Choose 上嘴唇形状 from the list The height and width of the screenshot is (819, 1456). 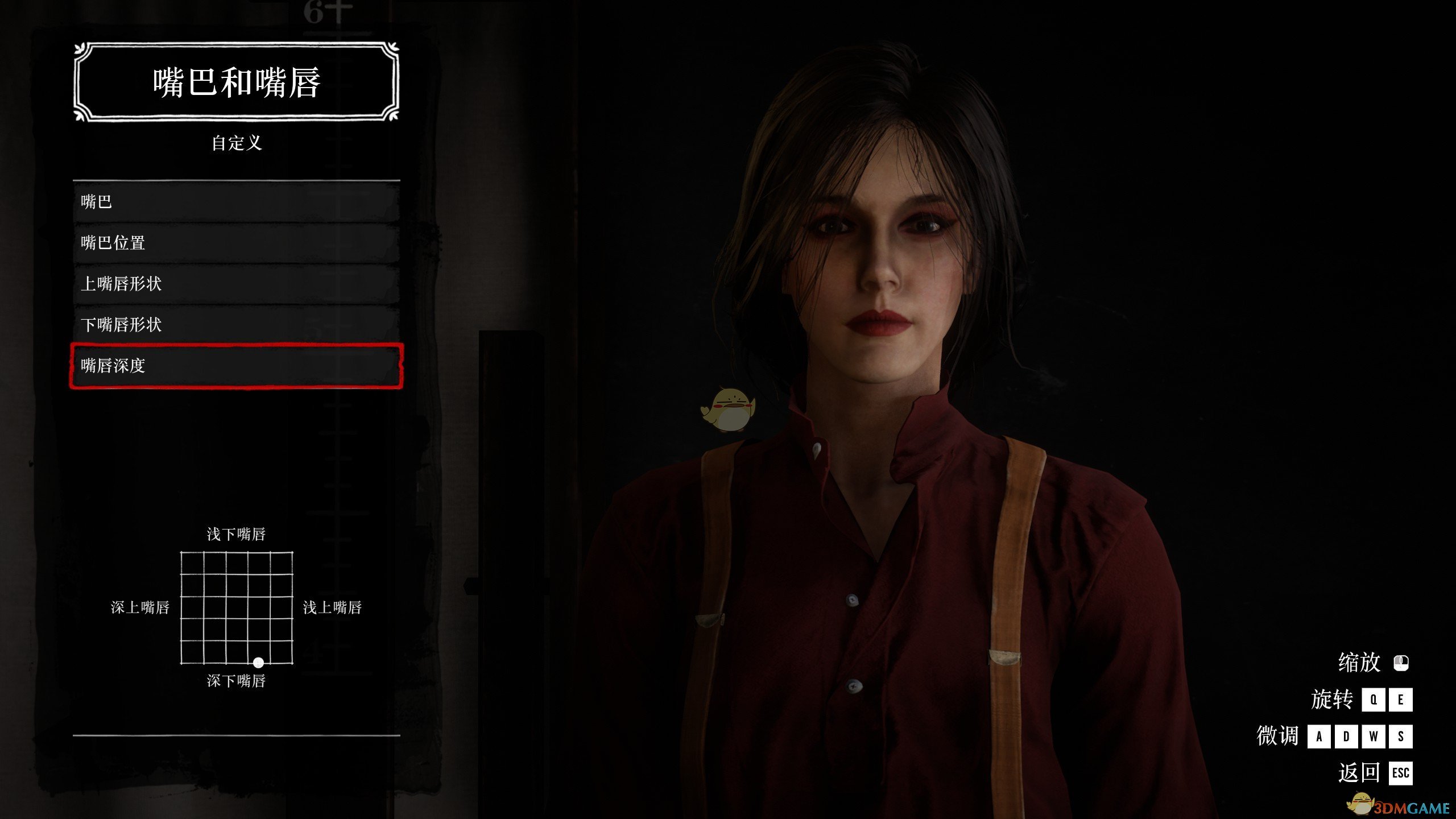tap(236, 284)
